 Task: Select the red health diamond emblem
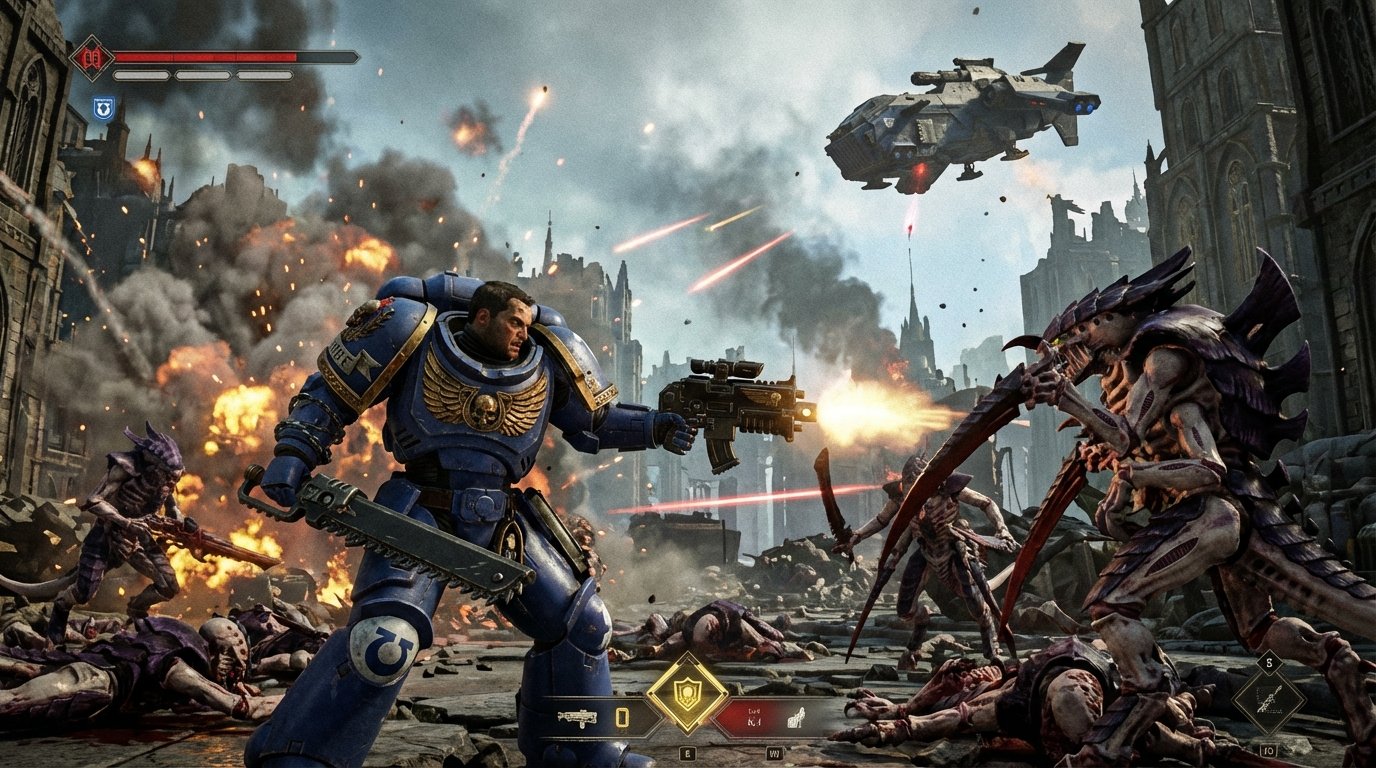coord(91,58)
